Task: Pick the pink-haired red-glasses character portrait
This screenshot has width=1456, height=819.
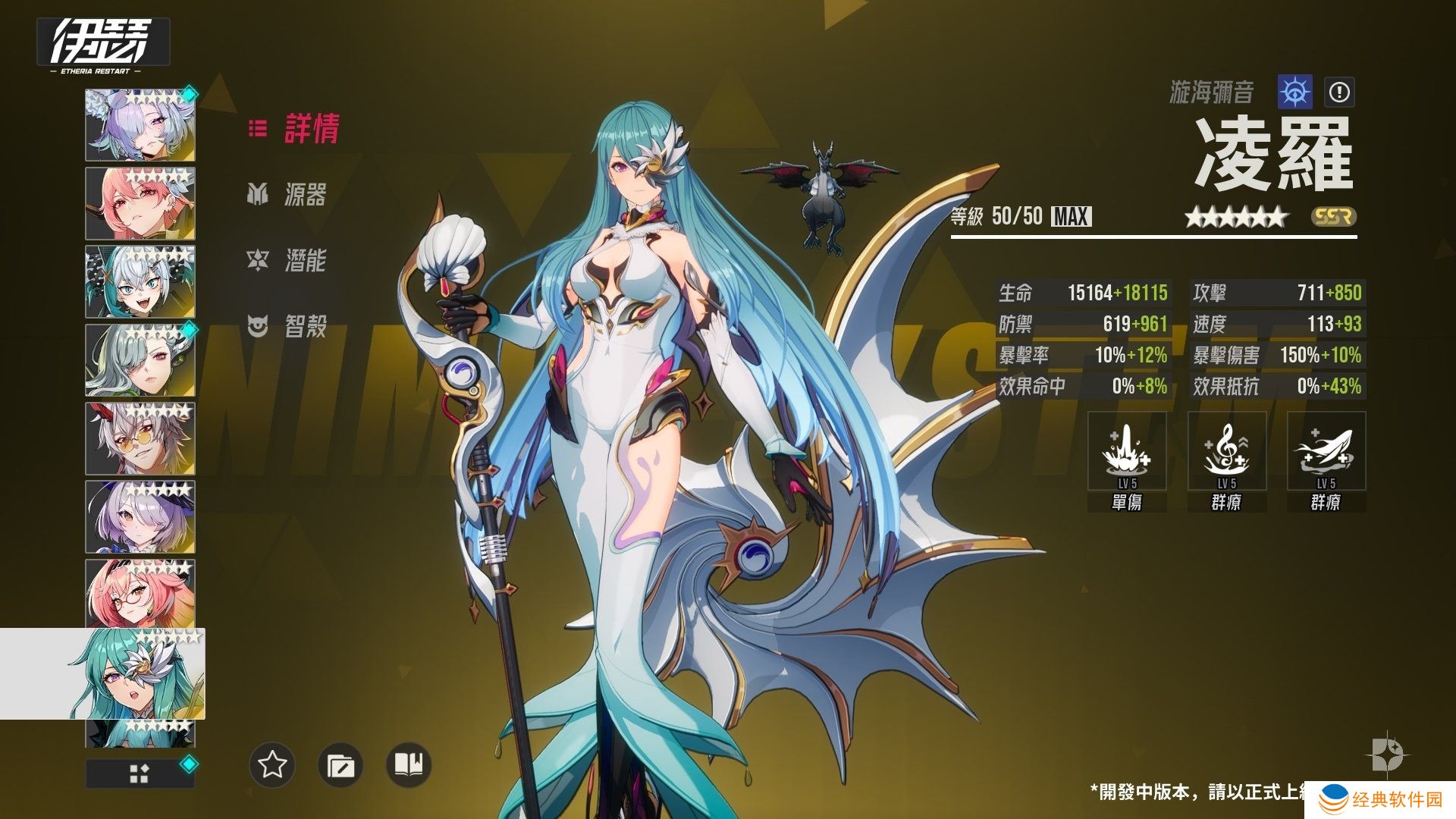Action: pyautogui.click(x=140, y=595)
